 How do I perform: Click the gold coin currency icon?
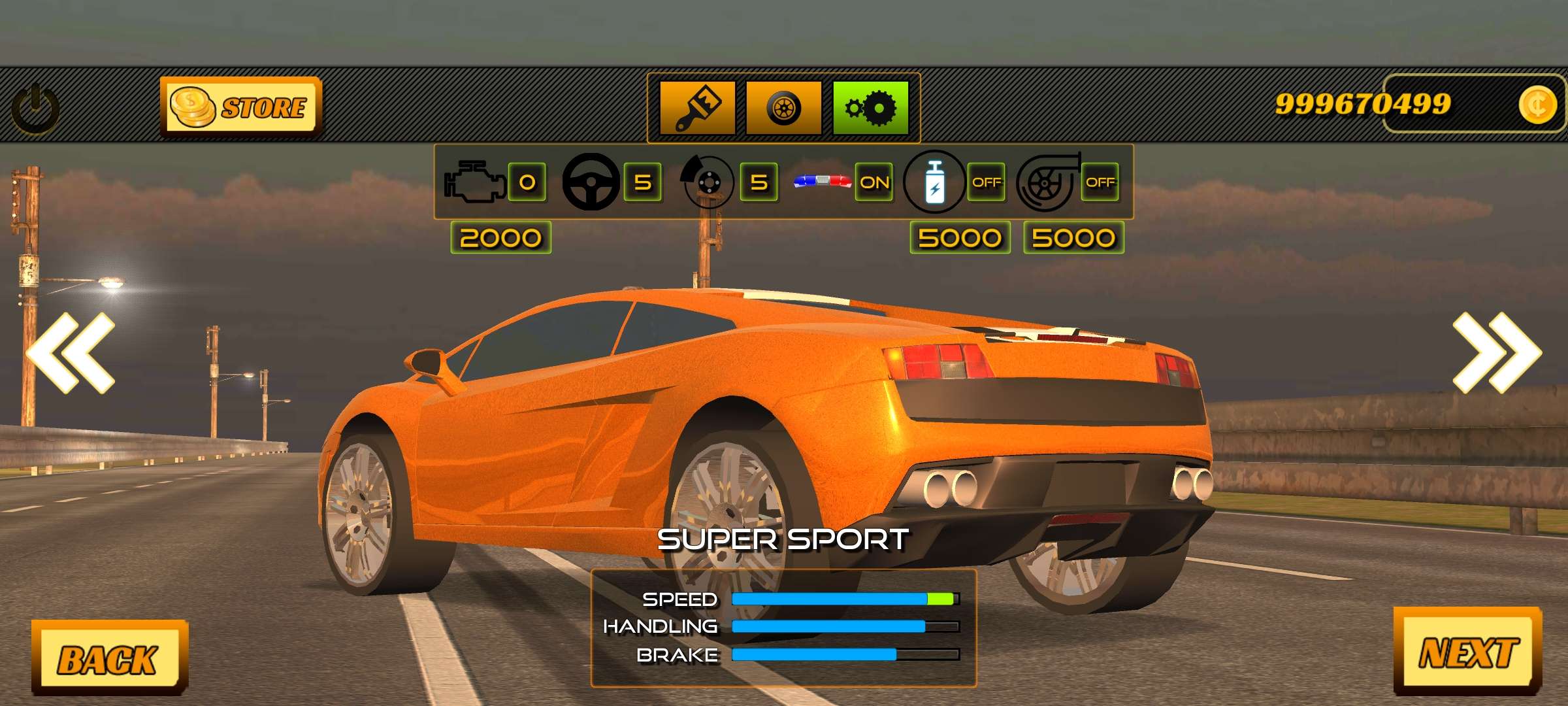[x=1537, y=105]
